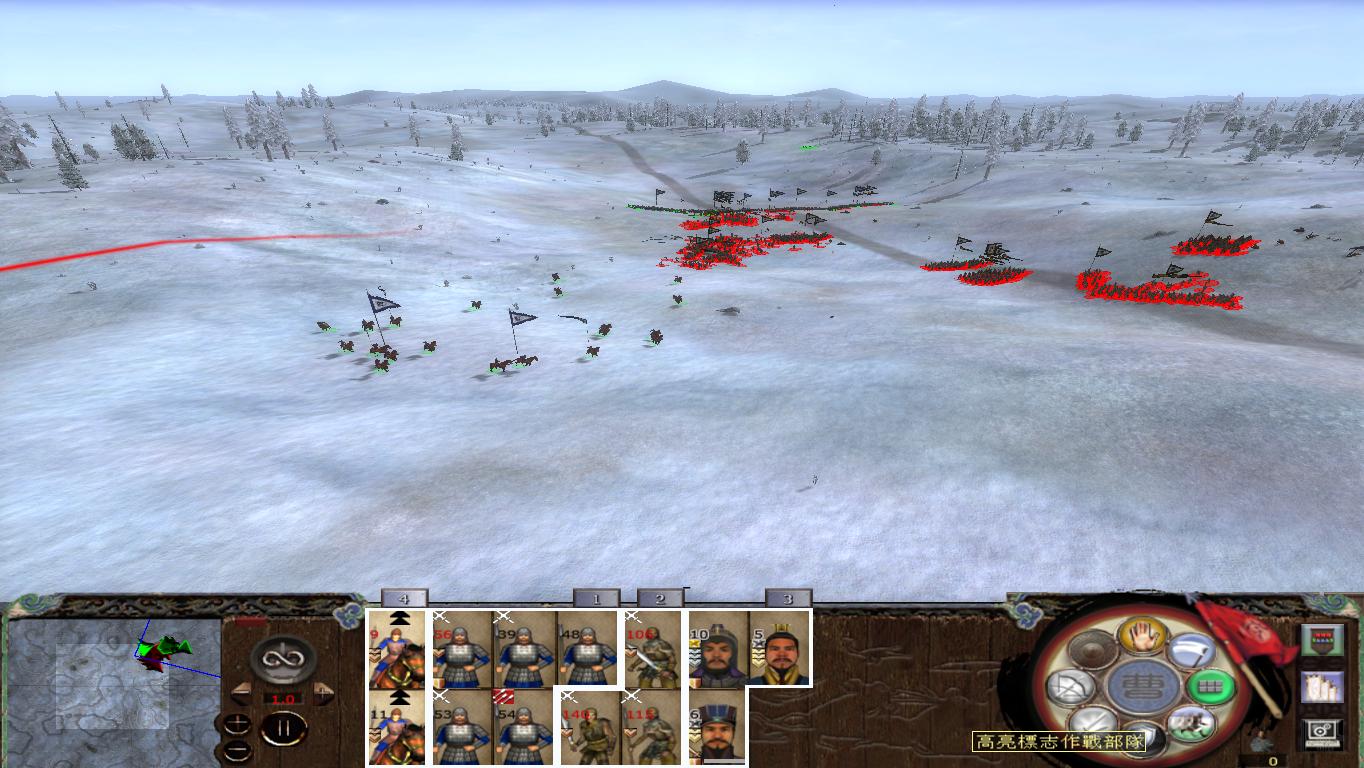Select unit group tab 4
Screen dimensions: 1364x768
(404, 595)
